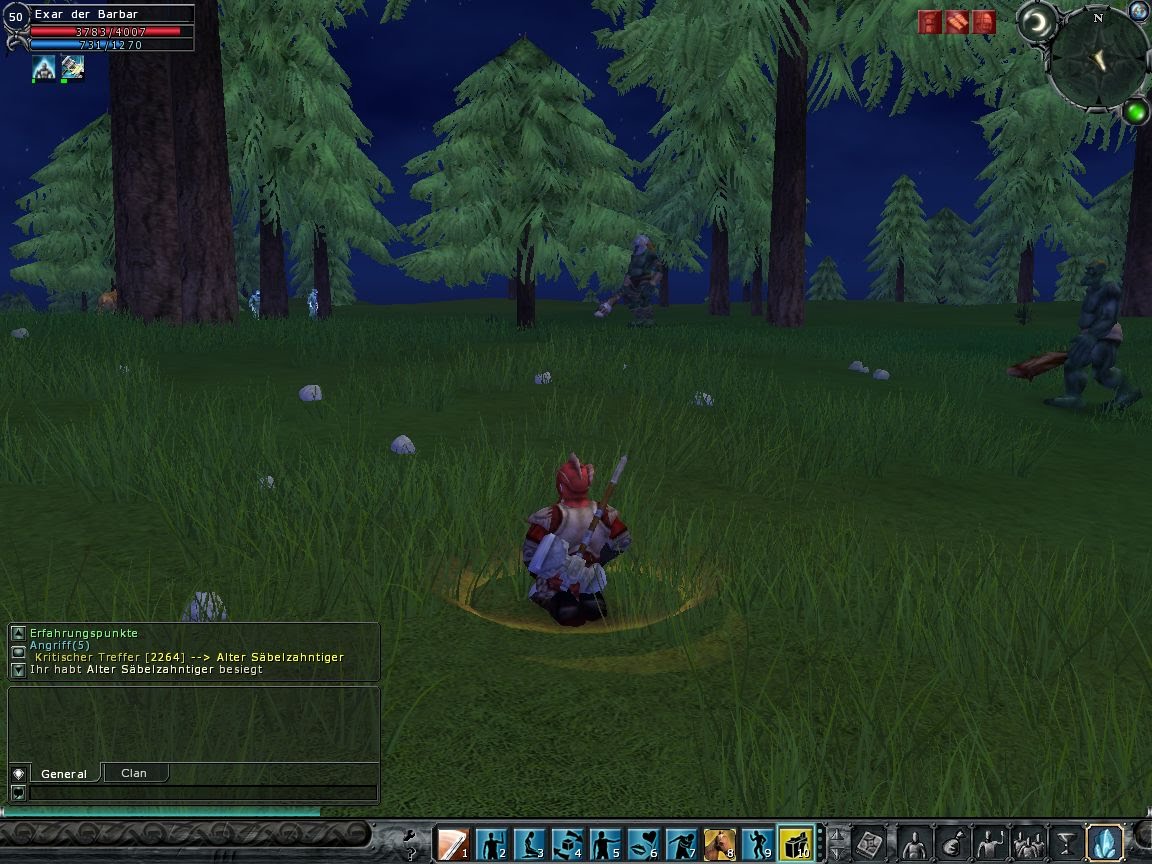1152x864 pixels.
Task: Select the yellow highlighted slot 10
Action: pyautogui.click(x=796, y=844)
